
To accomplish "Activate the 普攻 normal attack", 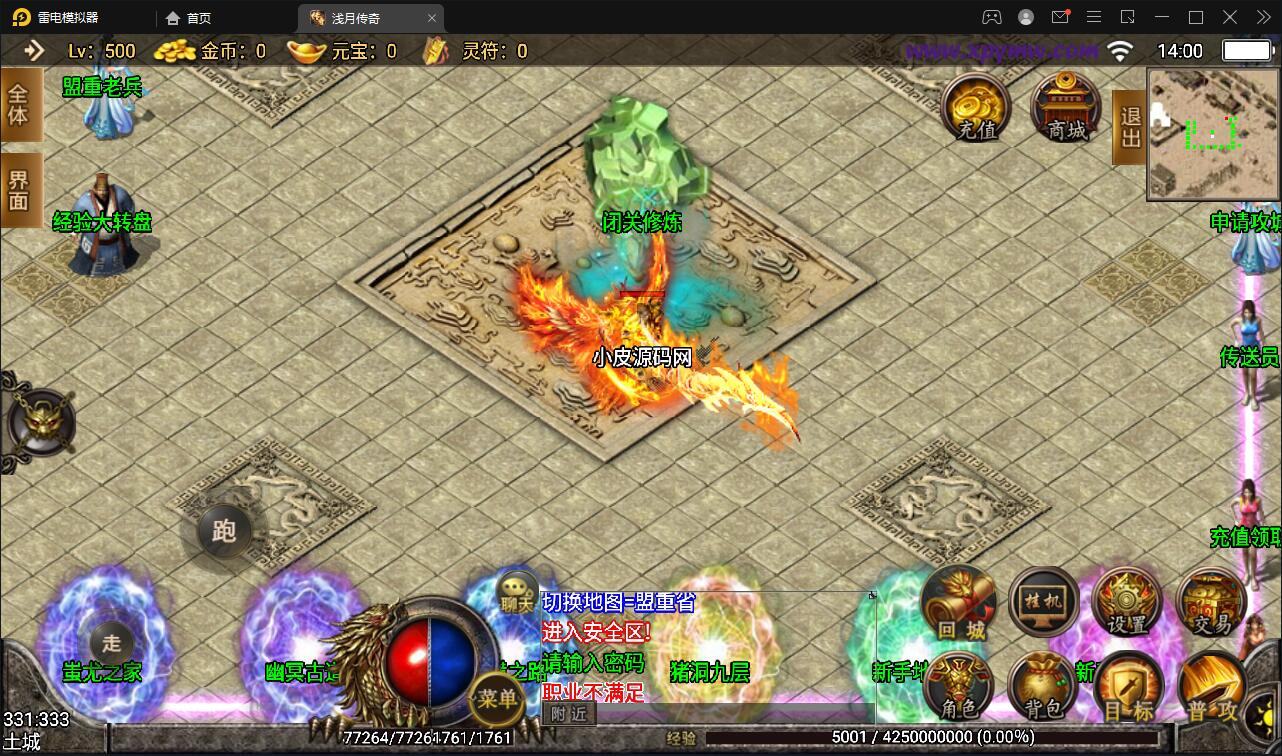I will pyautogui.click(x=1211, y=689).
